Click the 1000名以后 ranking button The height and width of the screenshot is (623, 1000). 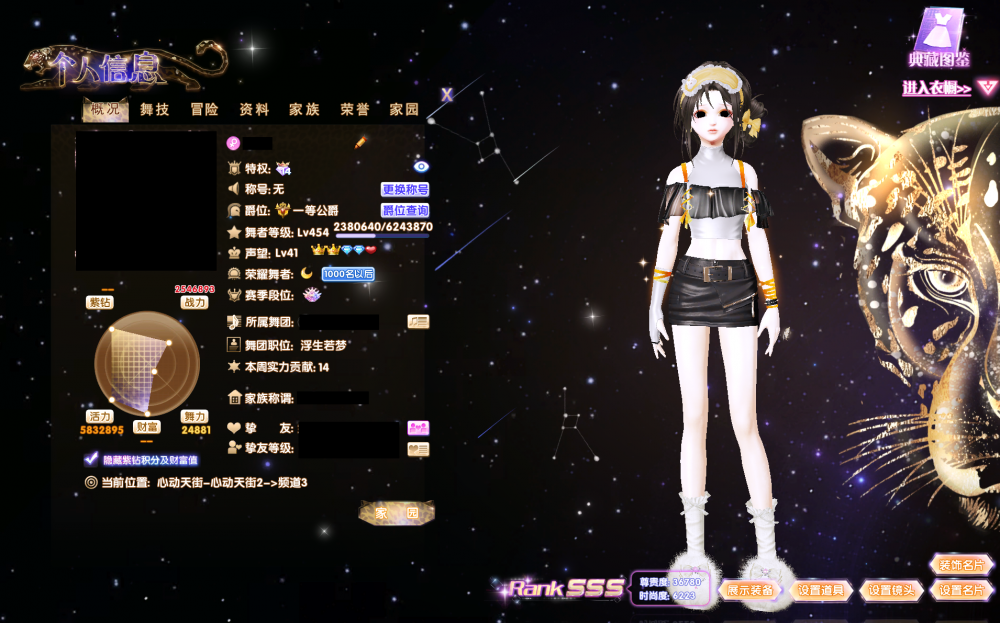(348, 274)
